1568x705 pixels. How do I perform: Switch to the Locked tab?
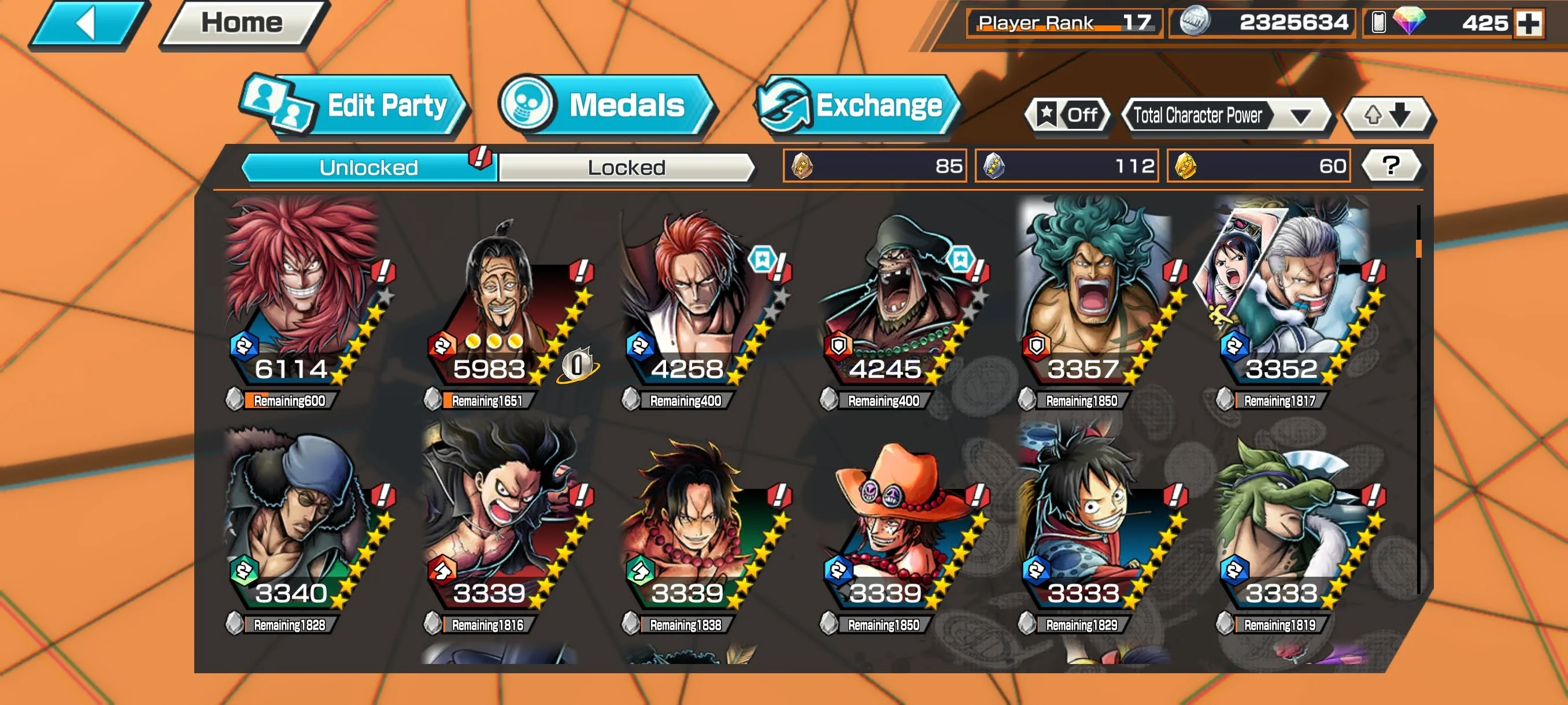626,167
